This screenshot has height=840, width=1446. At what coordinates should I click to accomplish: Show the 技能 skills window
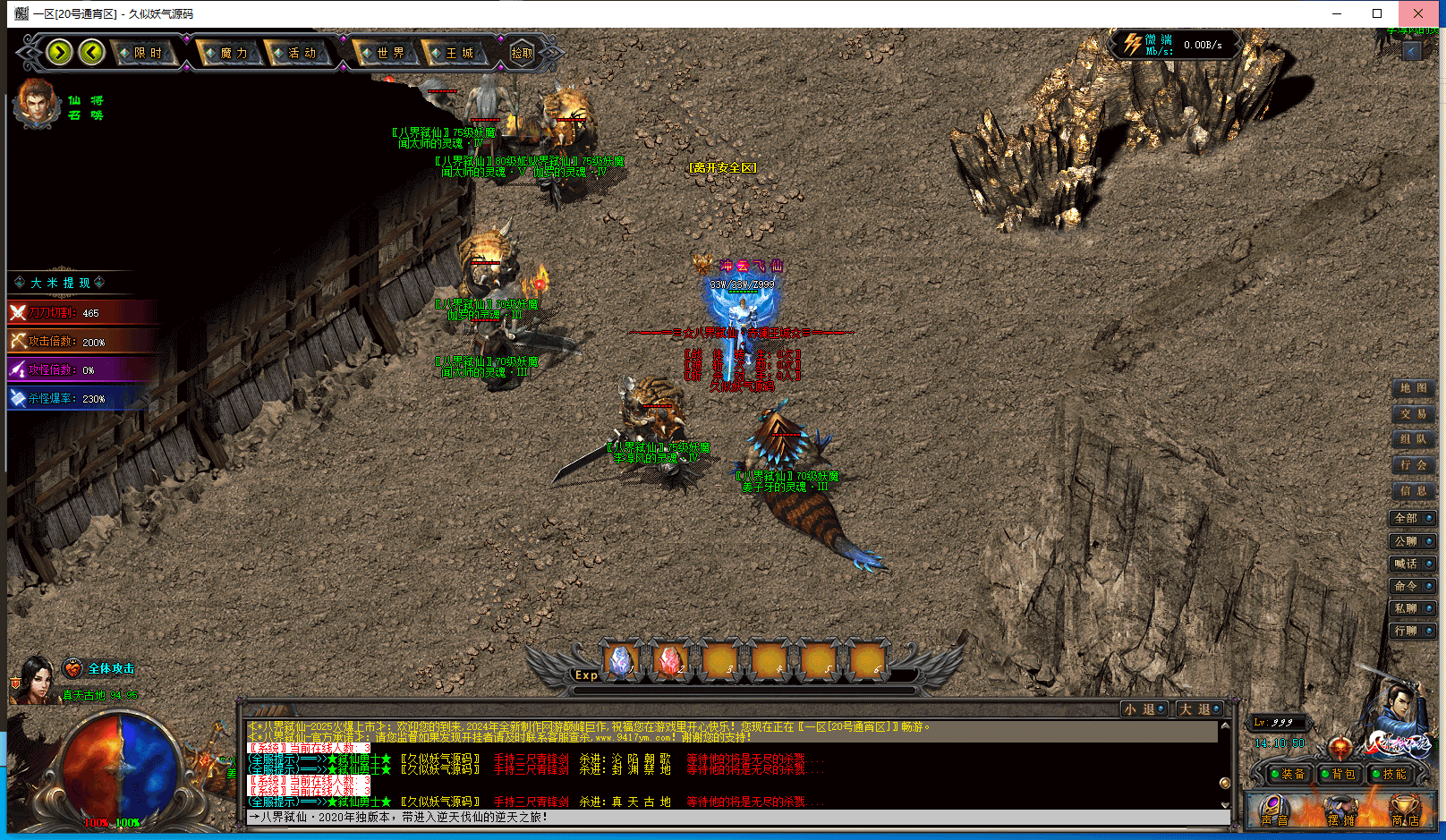1389,774
